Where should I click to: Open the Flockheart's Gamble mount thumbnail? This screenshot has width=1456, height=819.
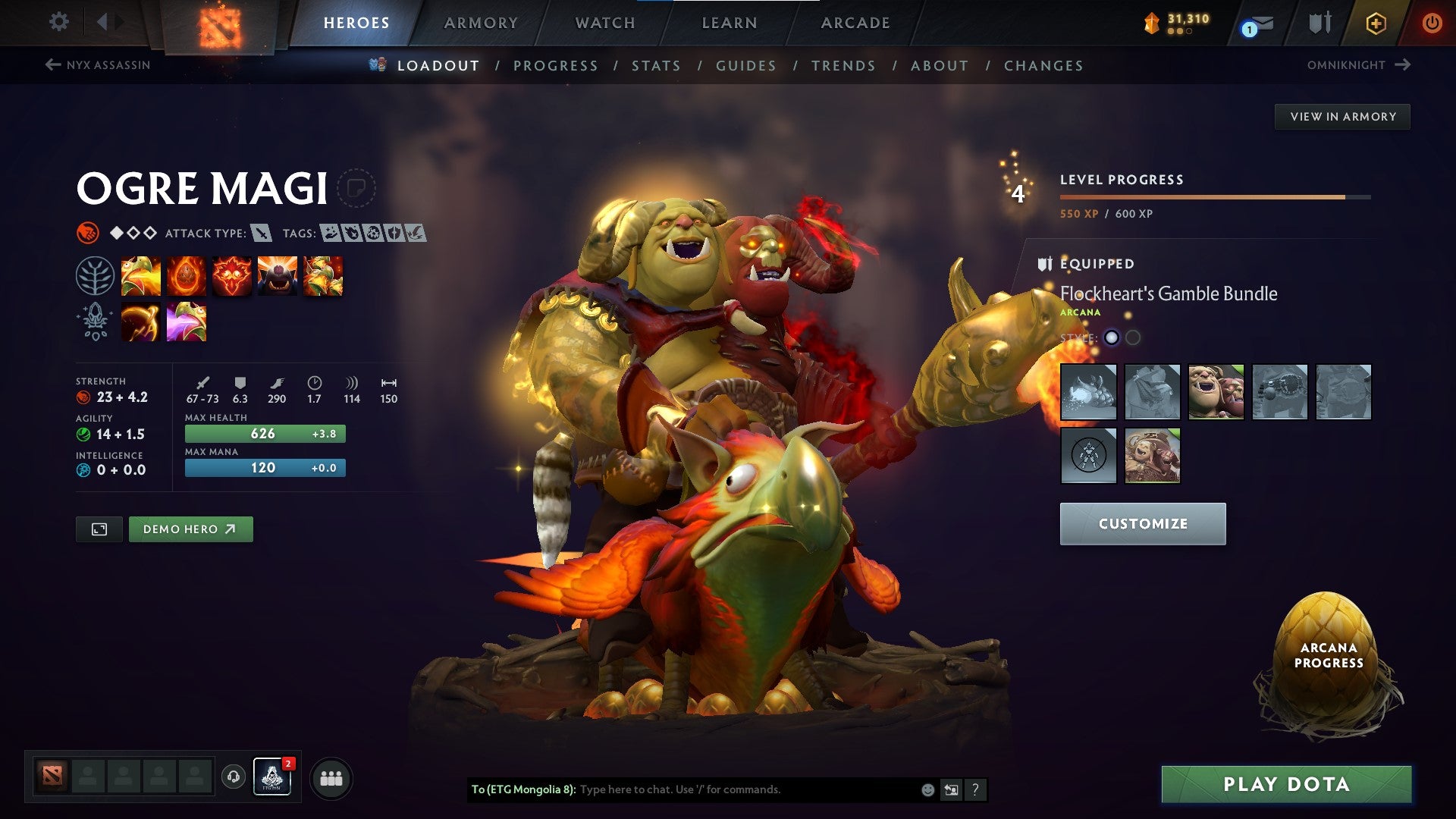tap(1087, 392)
